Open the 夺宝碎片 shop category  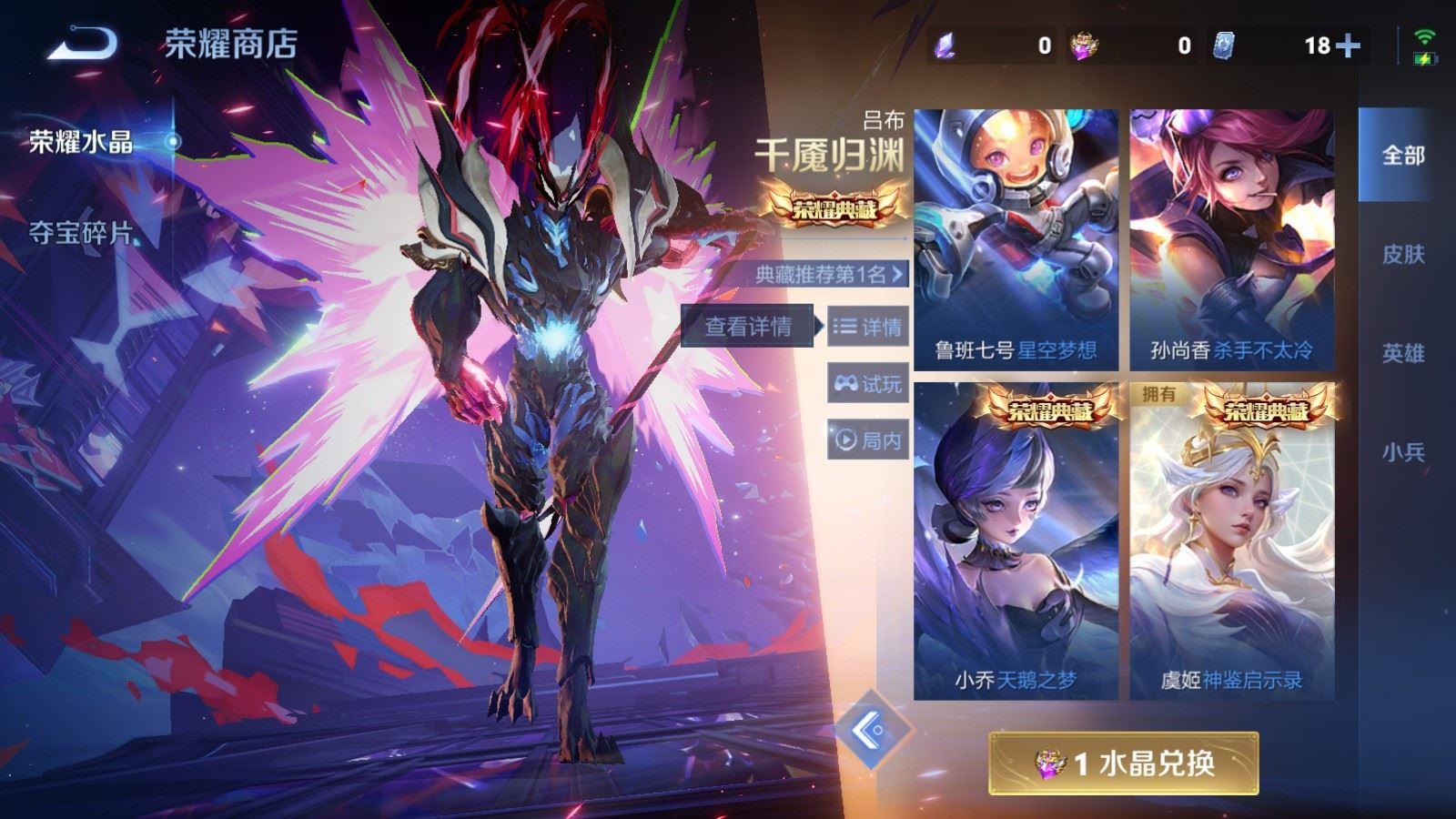coord(82,233)
